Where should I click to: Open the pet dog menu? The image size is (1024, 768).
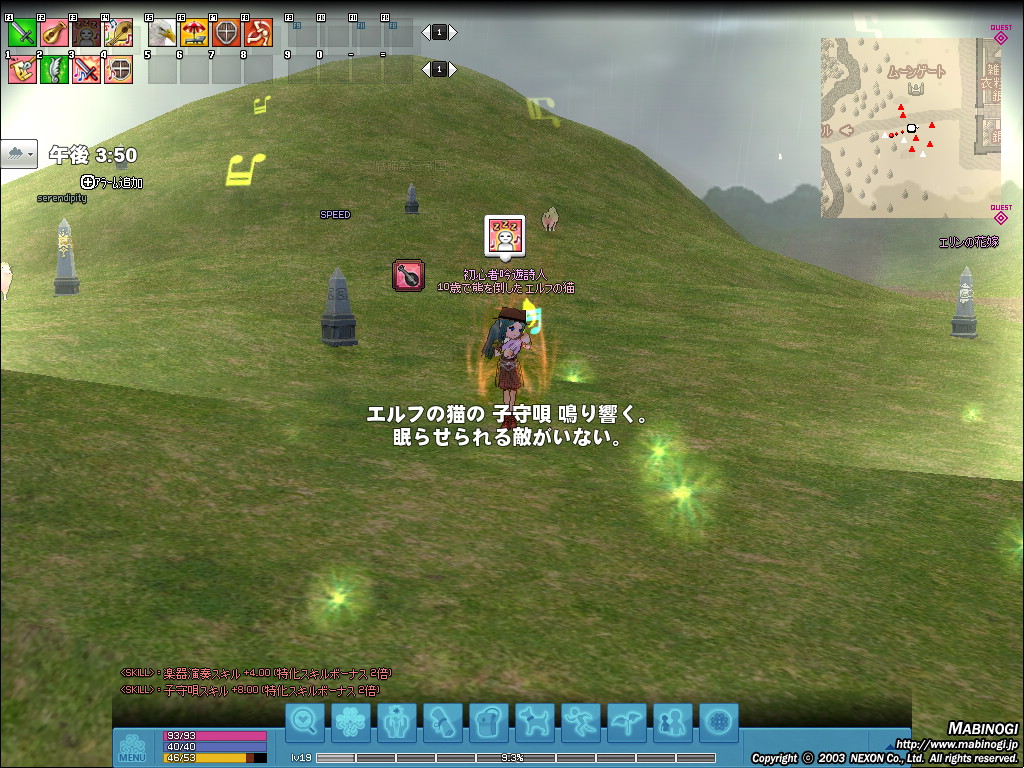(535, 722)
